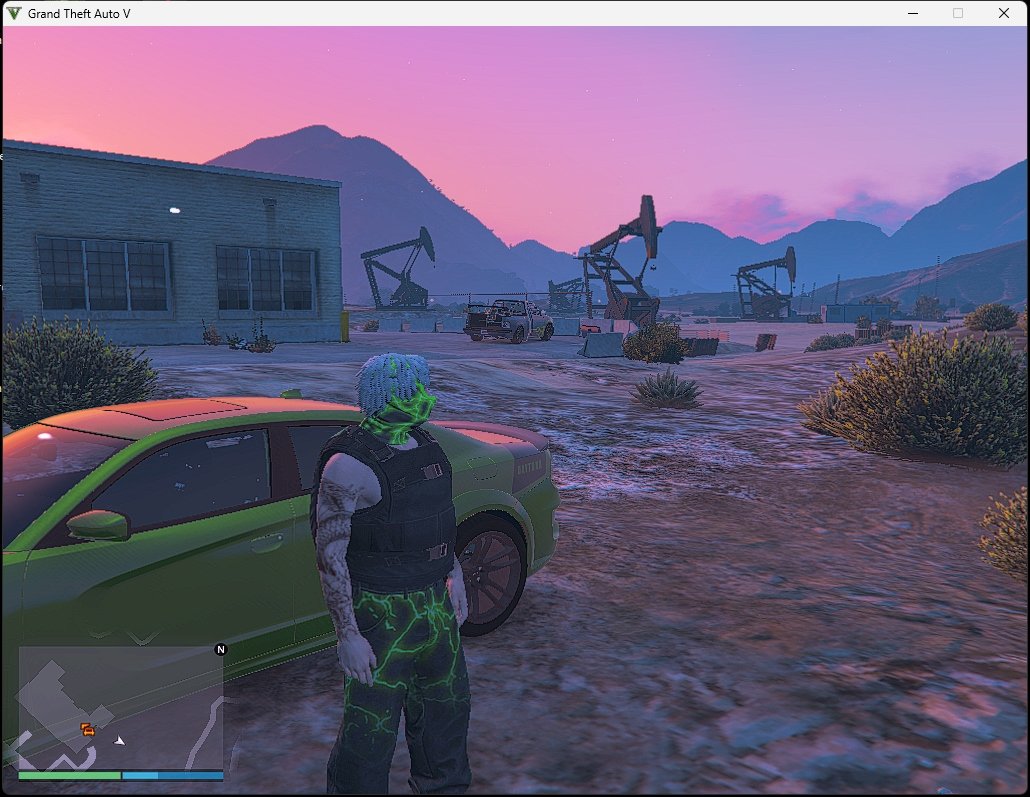1030x797 pixels.
Task: Click the white player arrow on the minimap
Action: pos(120,740)
